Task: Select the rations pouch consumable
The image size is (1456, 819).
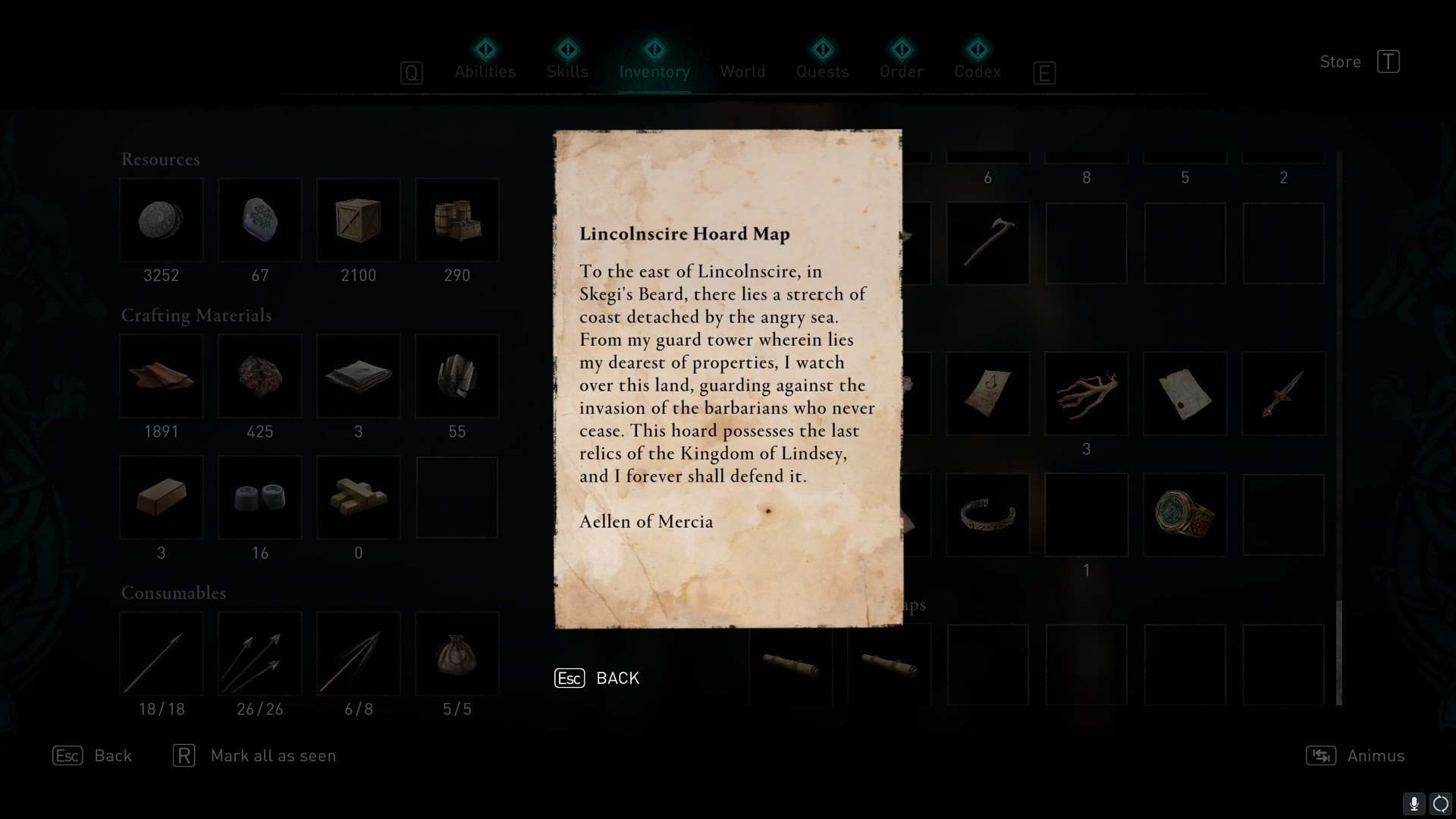Action: click(x=457, y=654)
